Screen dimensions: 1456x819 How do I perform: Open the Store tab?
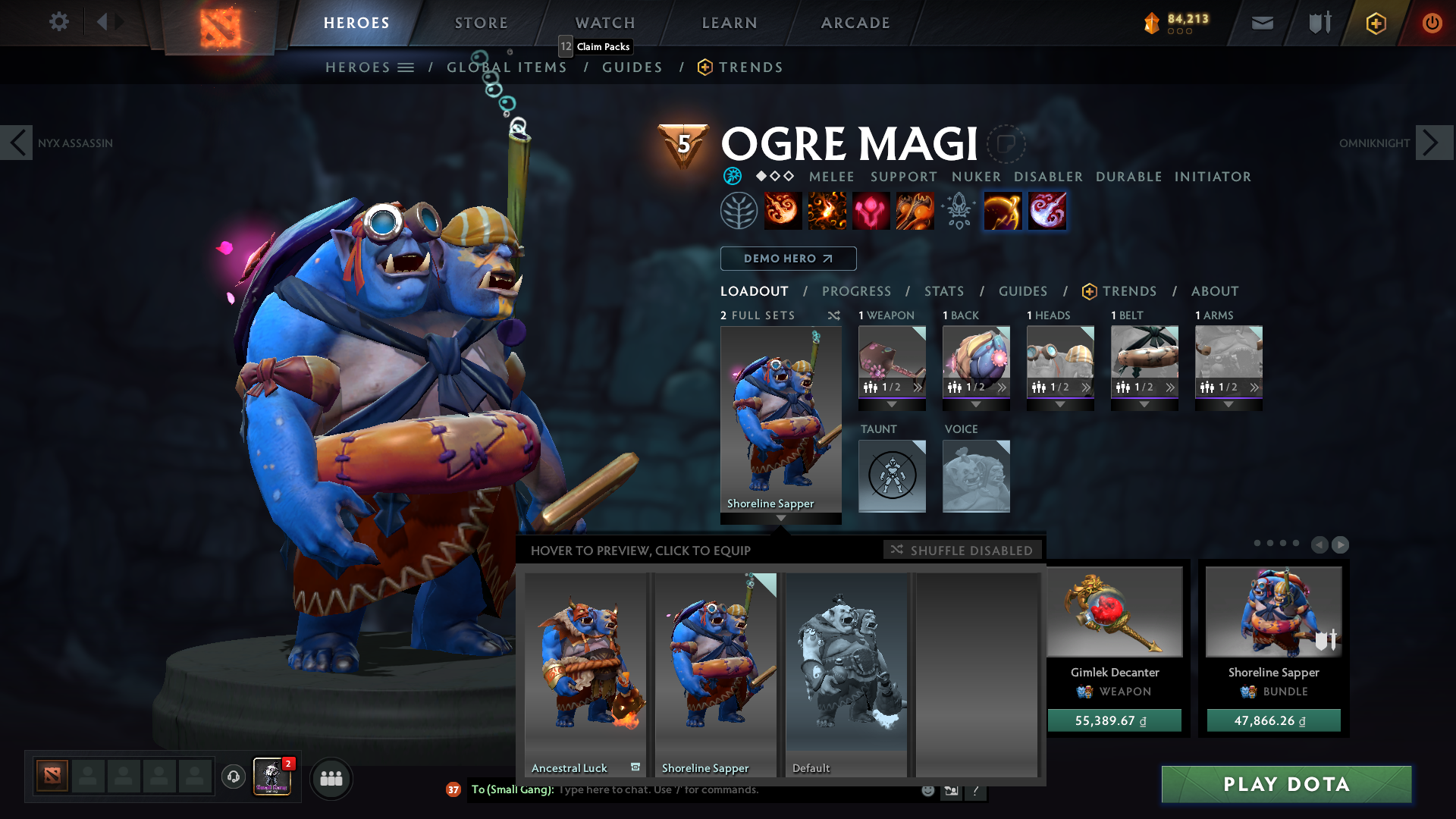click(x=482, y=23)
